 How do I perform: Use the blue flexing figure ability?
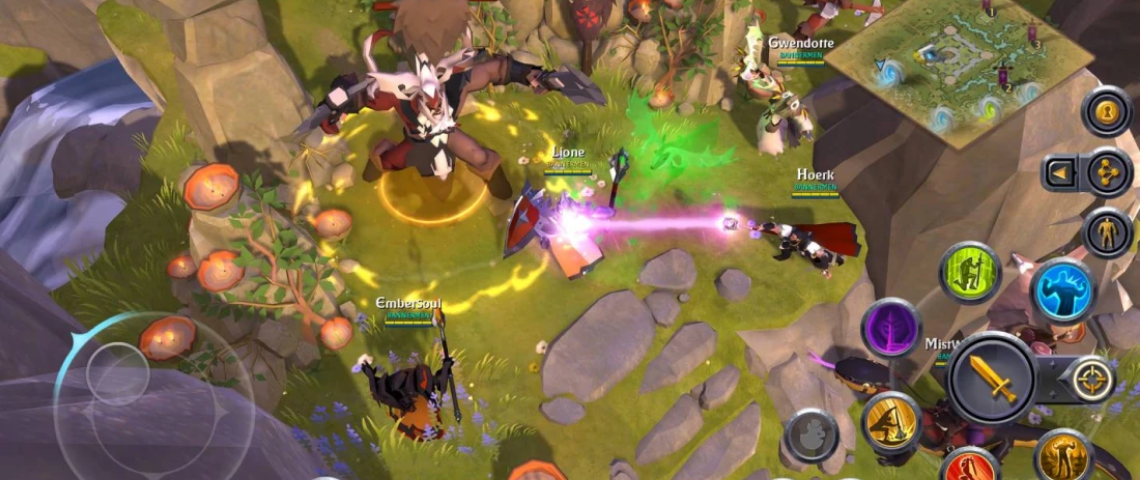click(x=1062, y=291)
